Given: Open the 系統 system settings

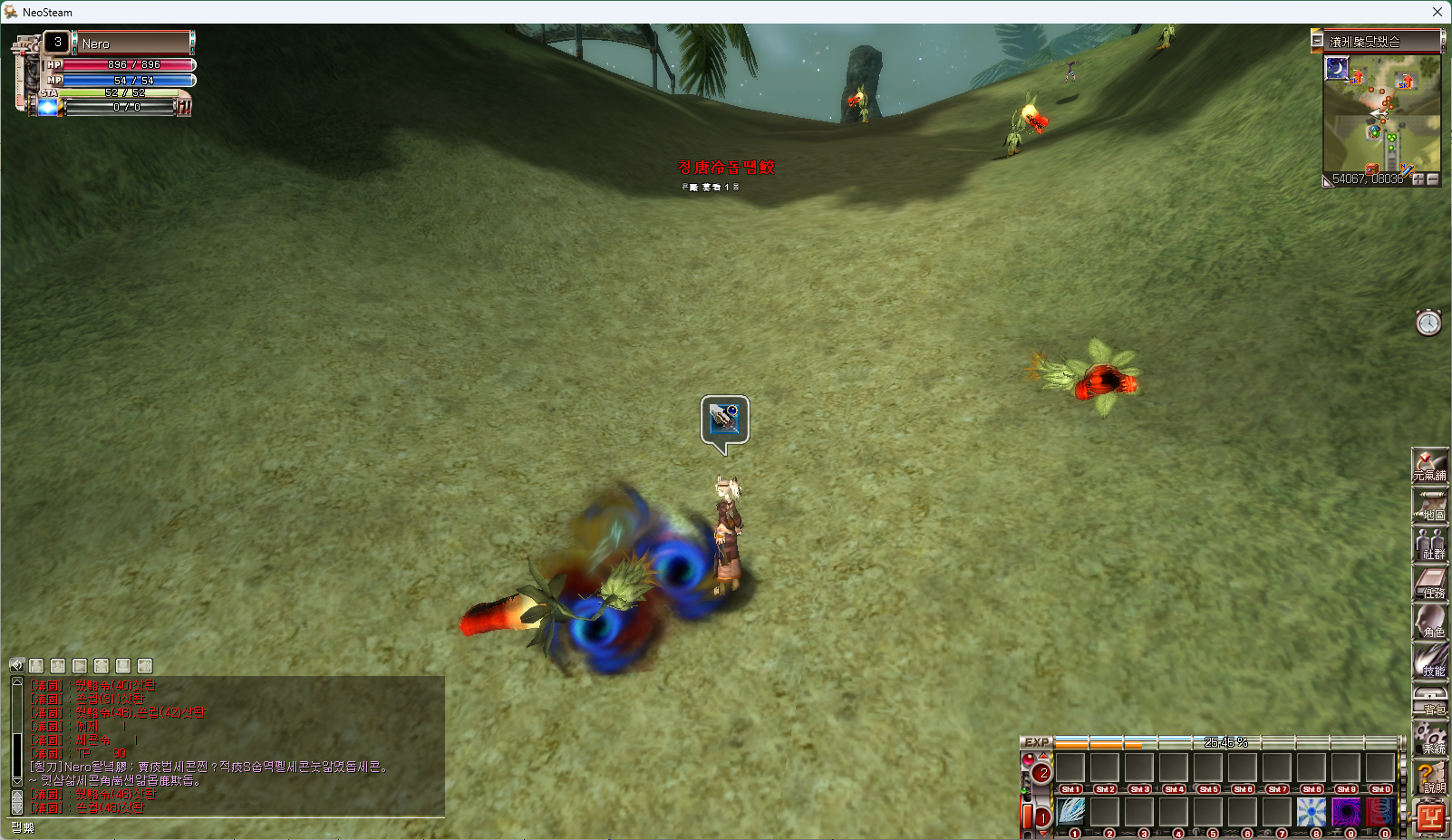Looking at the screenshot, I should tap(1430, 739).
